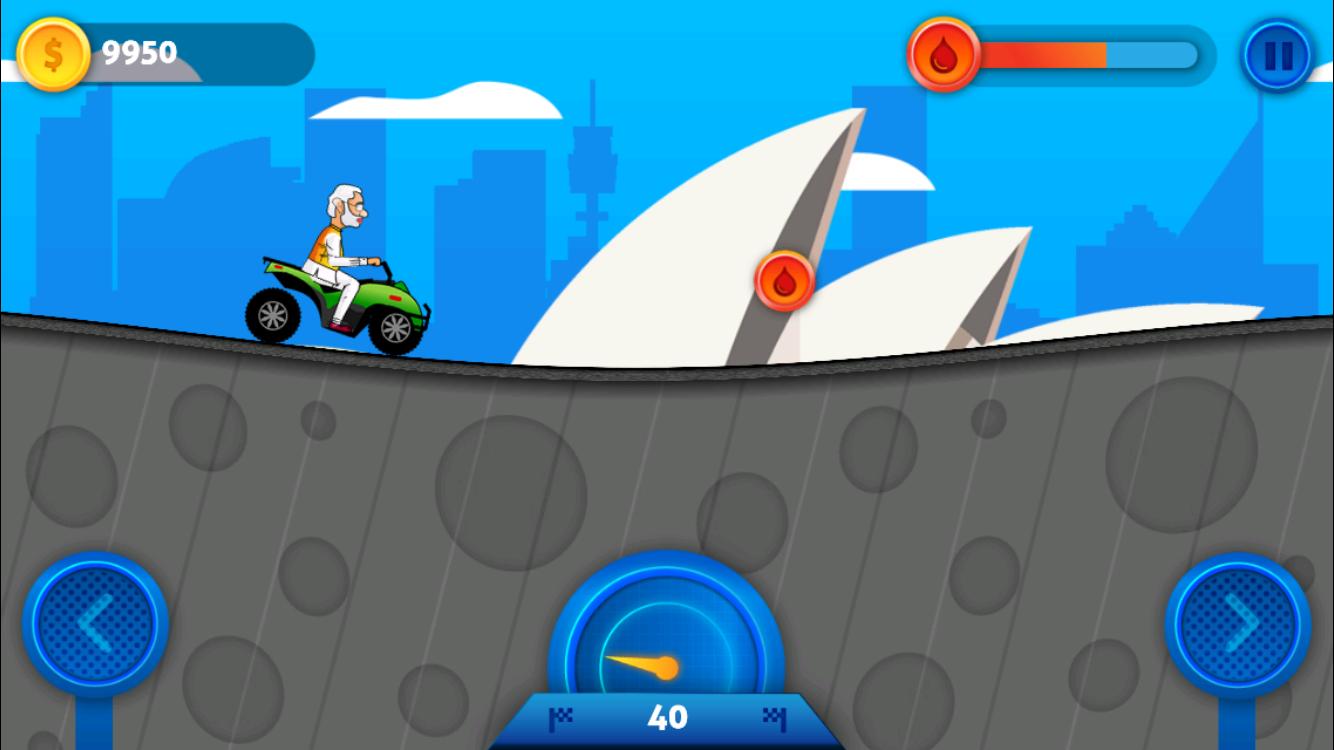The height and width of the screenshot is (750, 1334).
Task: Click the left flag icon beside the speed
Action: 564,717
